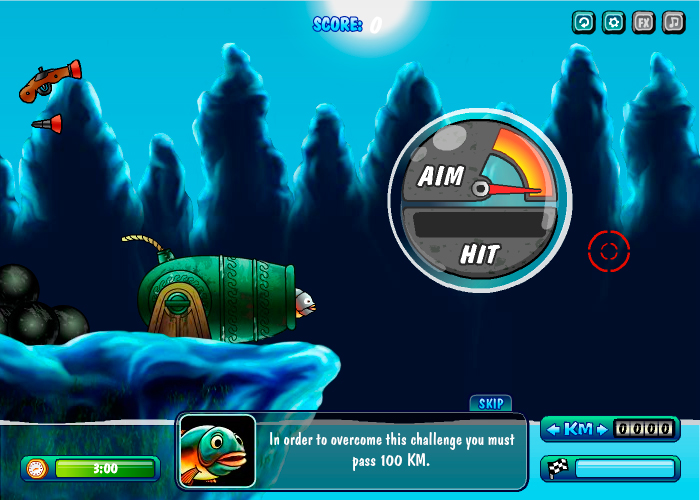The width and height of the screenshot is (700, 500).
Task: Select the pistol weapon icon
Action: point(48,82)
